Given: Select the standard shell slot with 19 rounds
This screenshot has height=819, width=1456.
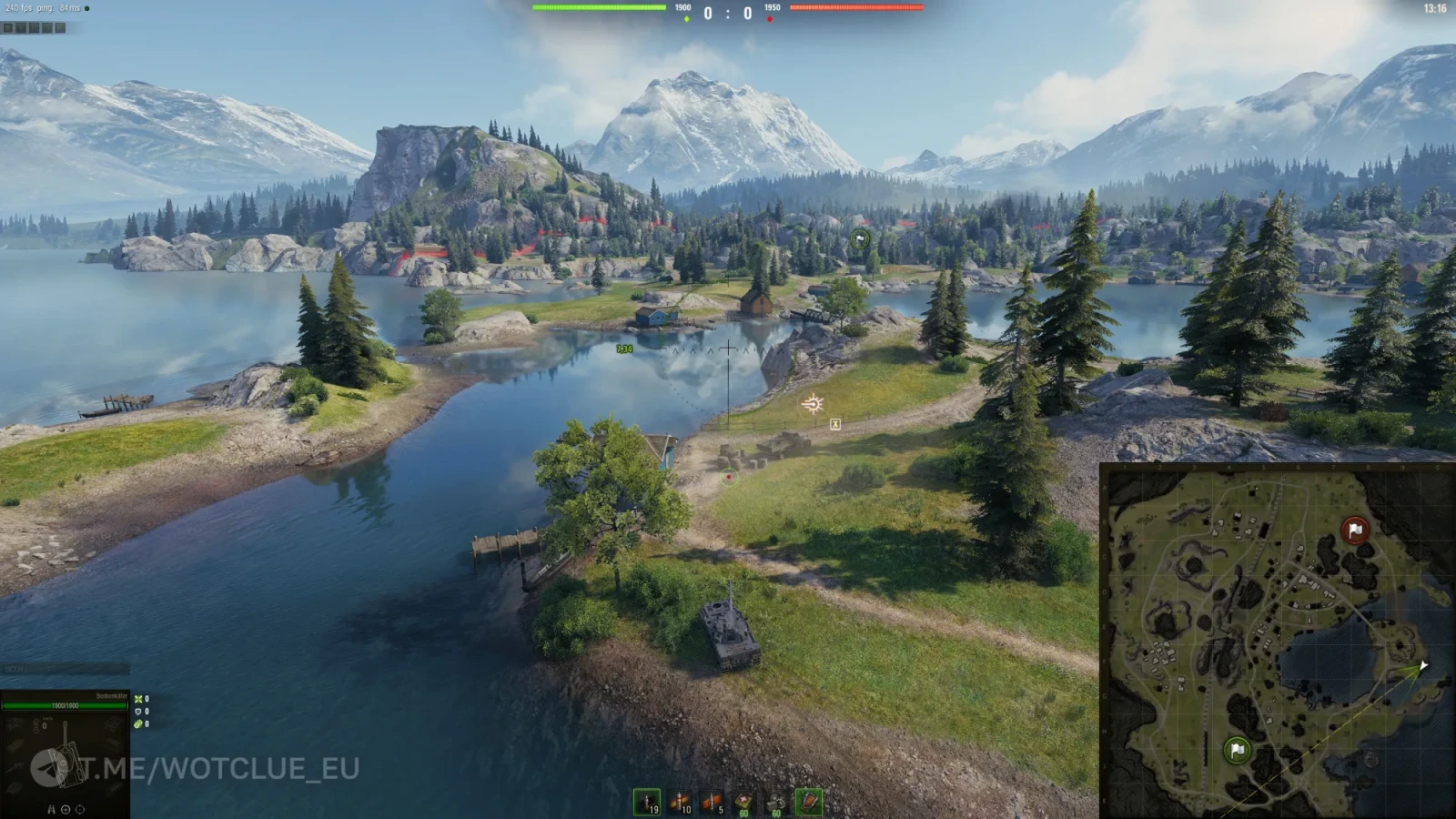Looking at the screenshot, I should (x=647, y=802).
